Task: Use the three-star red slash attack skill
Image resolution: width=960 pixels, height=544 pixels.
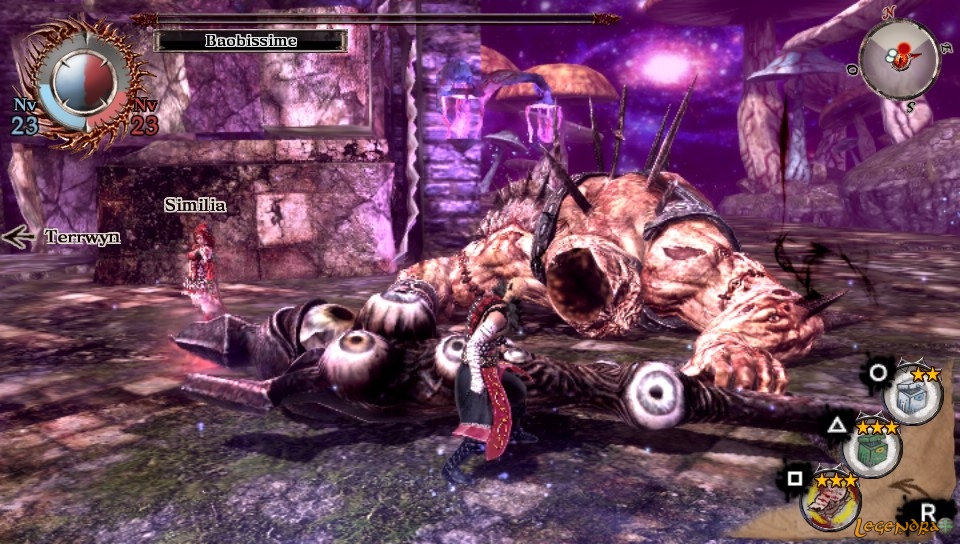Action: pos(831,500)
